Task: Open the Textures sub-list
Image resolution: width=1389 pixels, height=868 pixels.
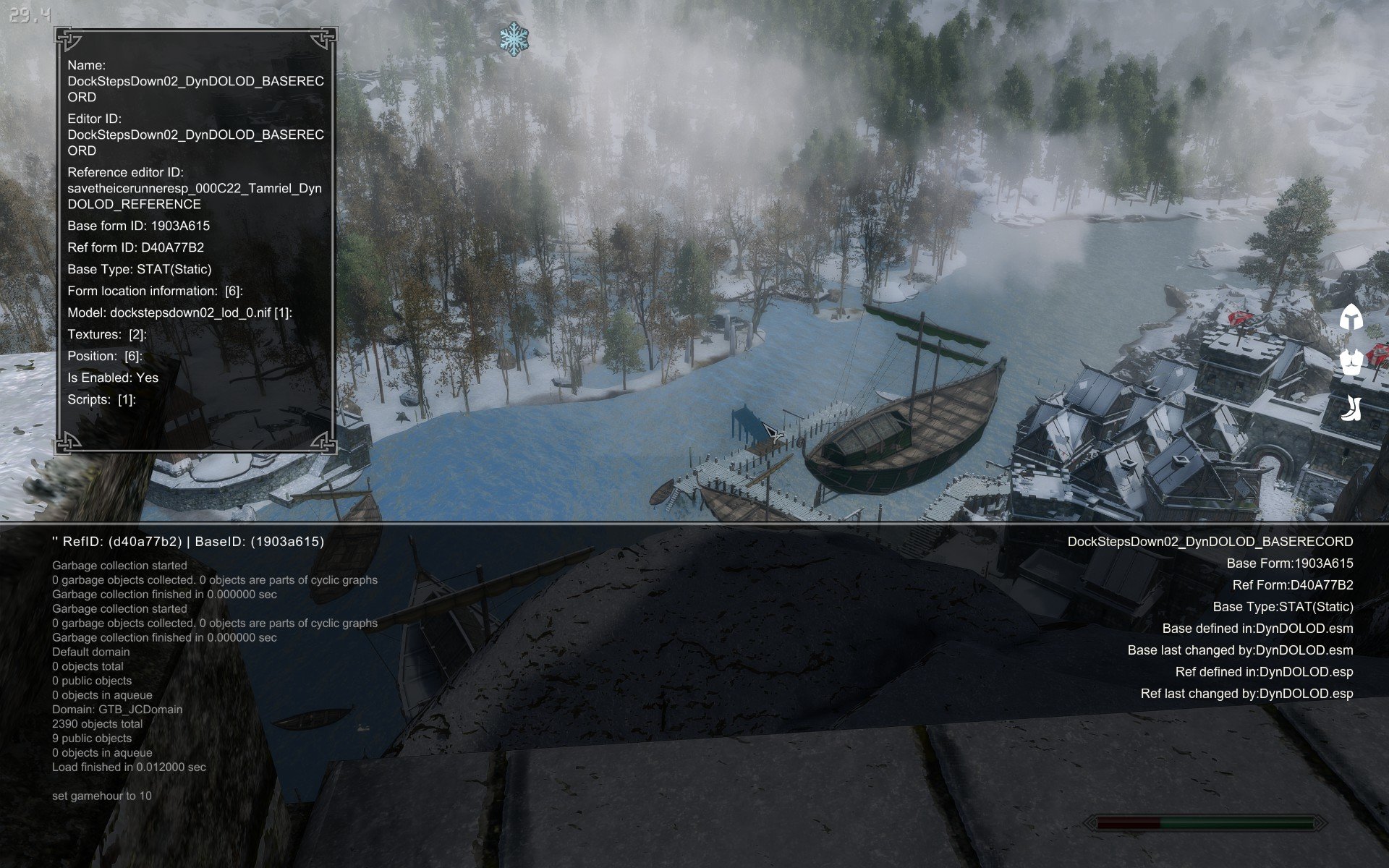Action: click(107, 334)
